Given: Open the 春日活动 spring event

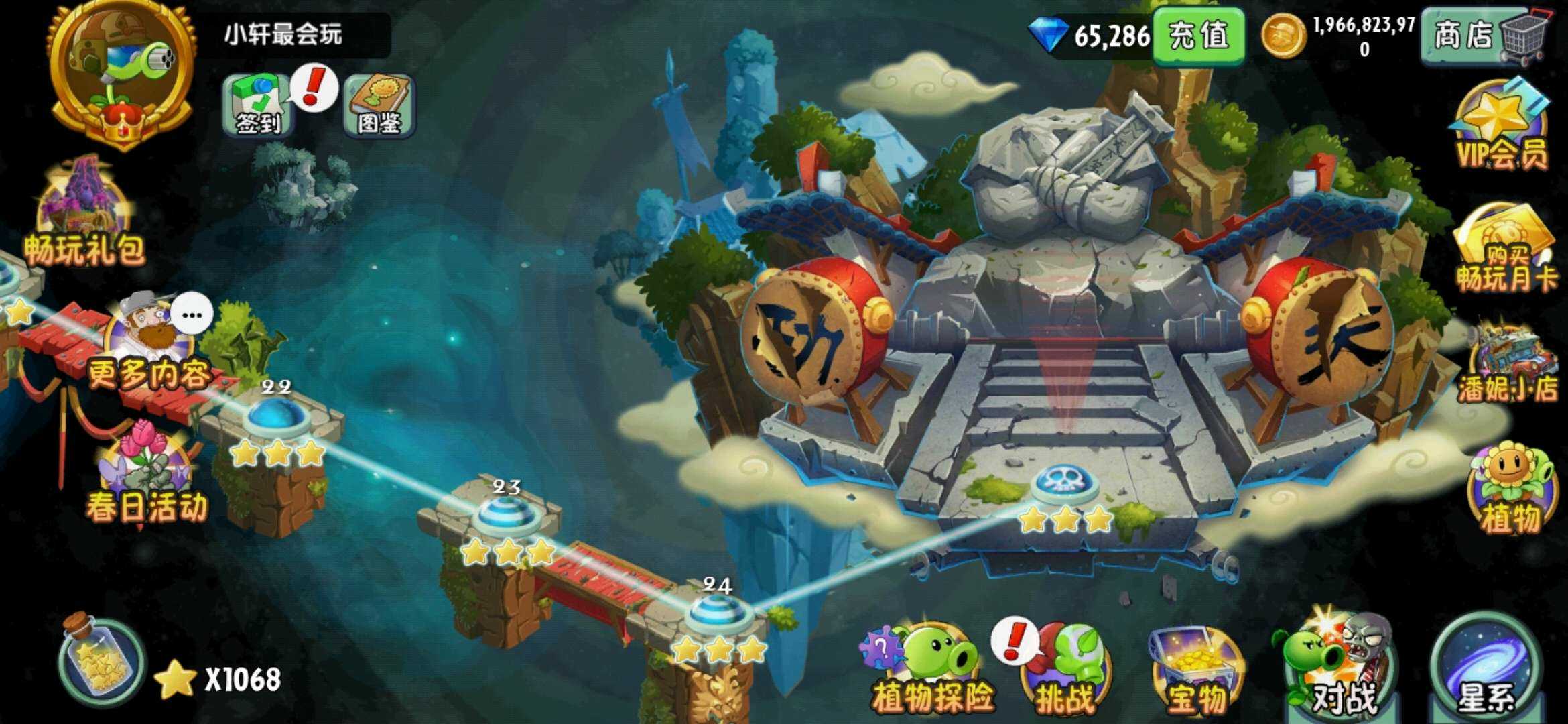Looking at the screenshot, I should tap(146, 473).
